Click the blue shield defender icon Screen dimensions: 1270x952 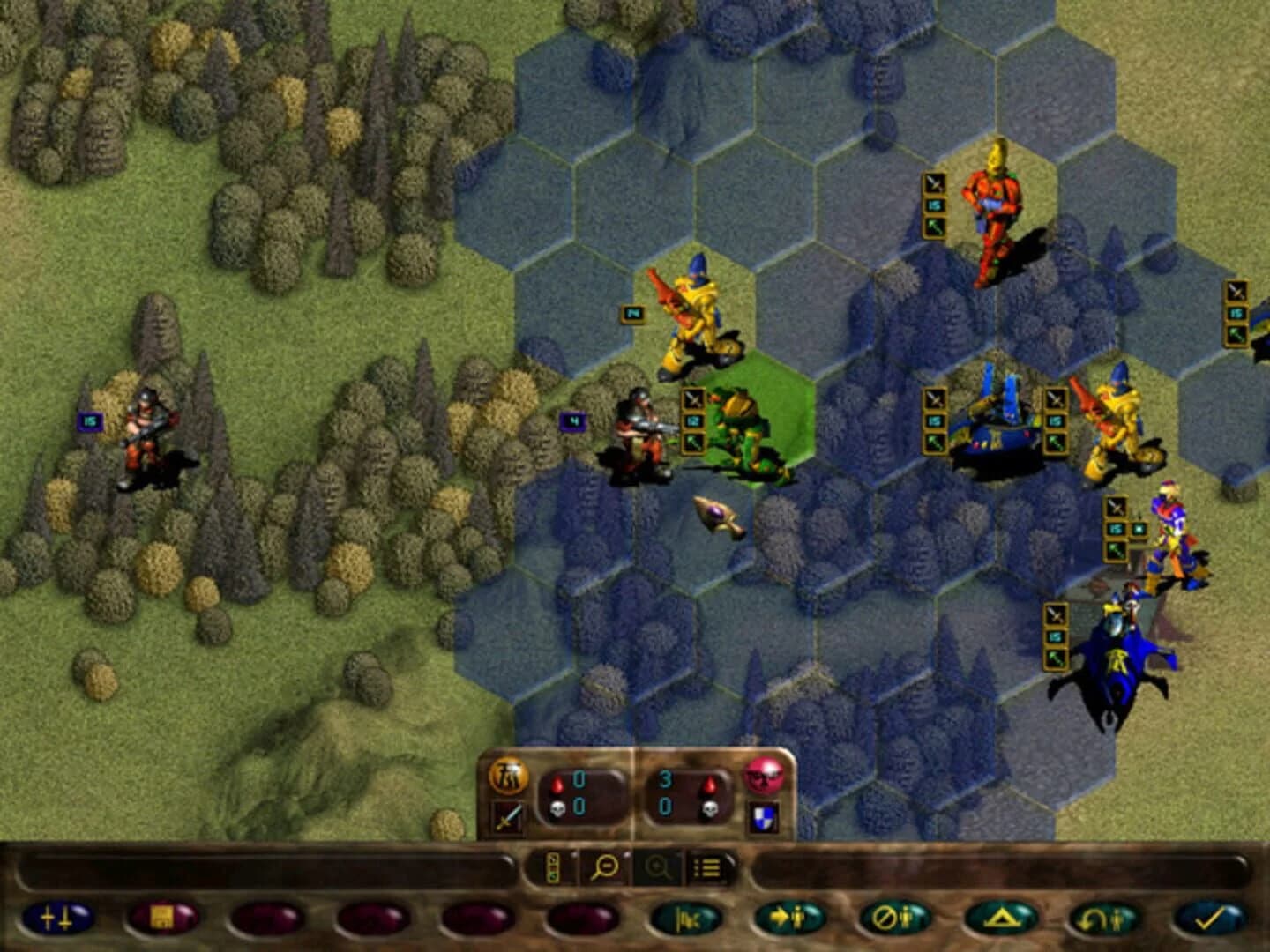[x=763, y=817]
